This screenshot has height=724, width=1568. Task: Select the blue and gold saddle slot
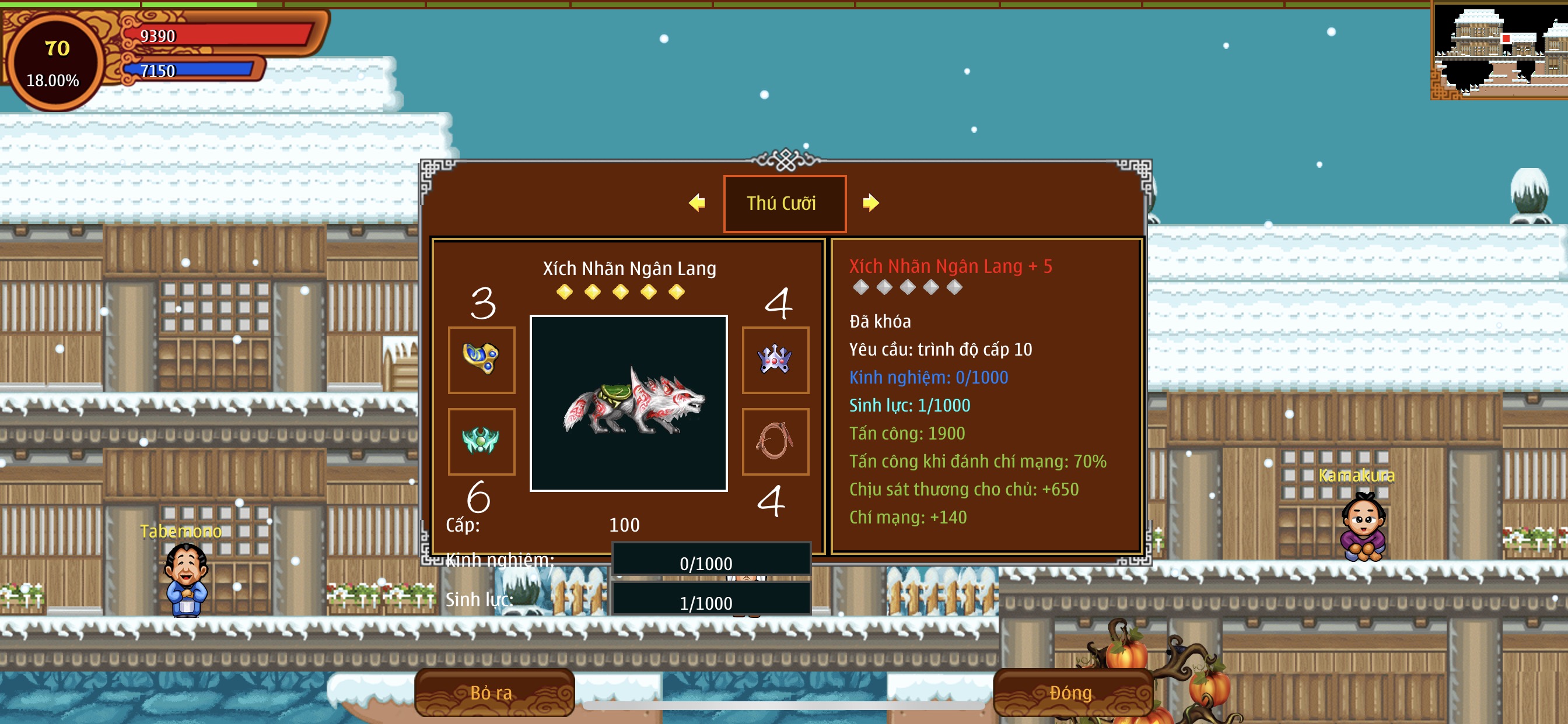[x=481, y=360]
